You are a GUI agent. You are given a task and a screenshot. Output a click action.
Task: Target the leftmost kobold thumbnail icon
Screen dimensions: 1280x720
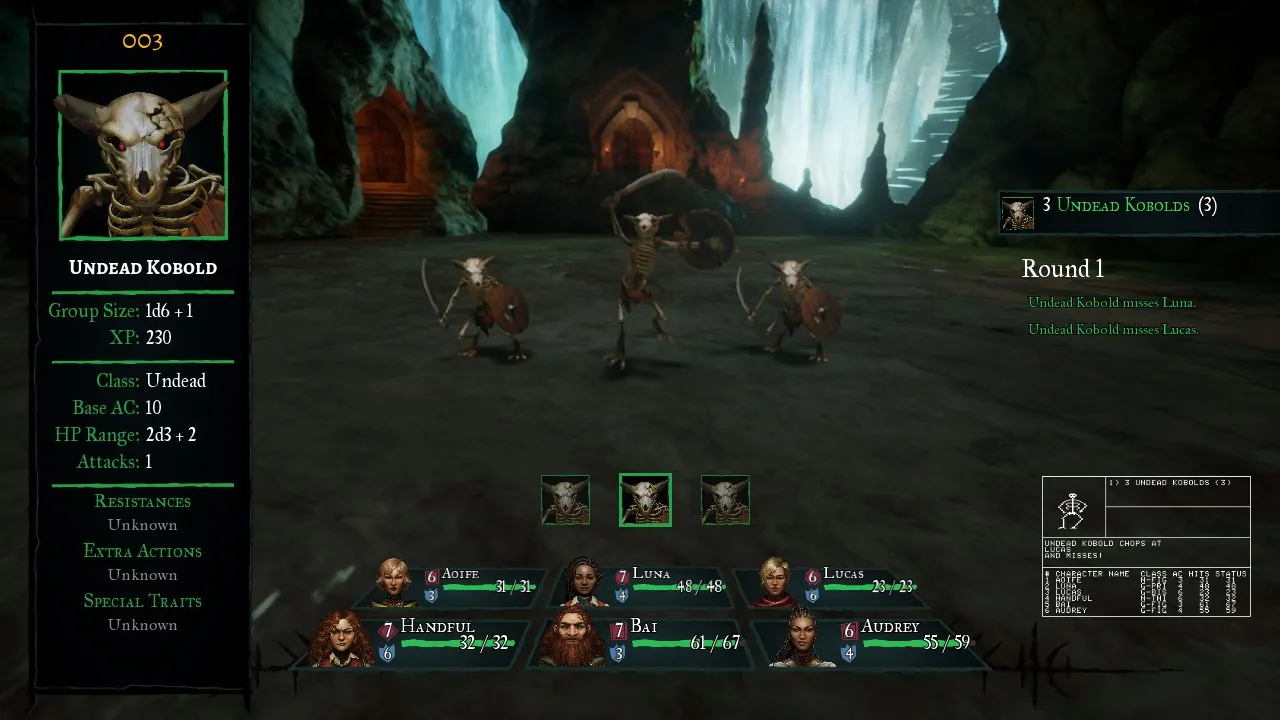(566, 499)
